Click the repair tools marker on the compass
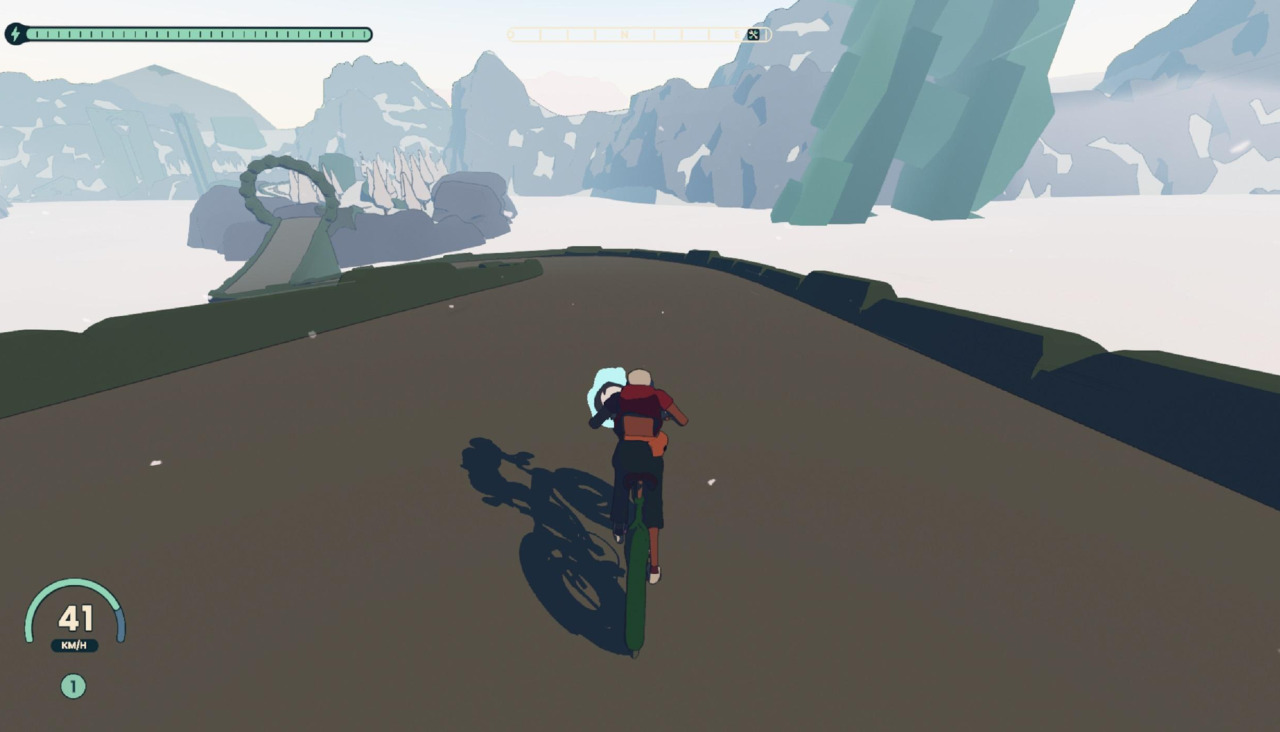The width and height of the screenshot is (1280, 732). (754, 35)
